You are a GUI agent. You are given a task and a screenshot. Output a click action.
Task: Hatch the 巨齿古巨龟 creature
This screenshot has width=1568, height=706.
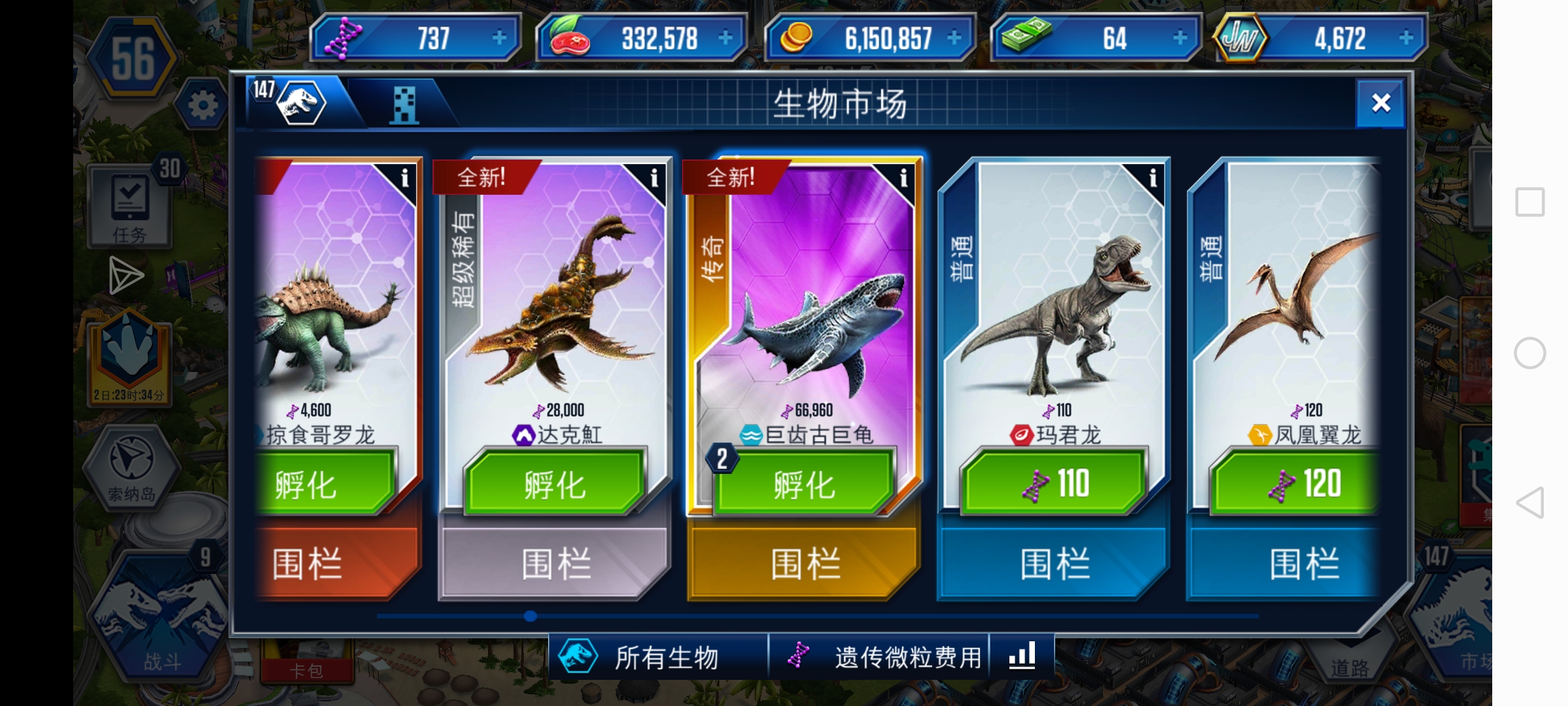pos(805,484)
